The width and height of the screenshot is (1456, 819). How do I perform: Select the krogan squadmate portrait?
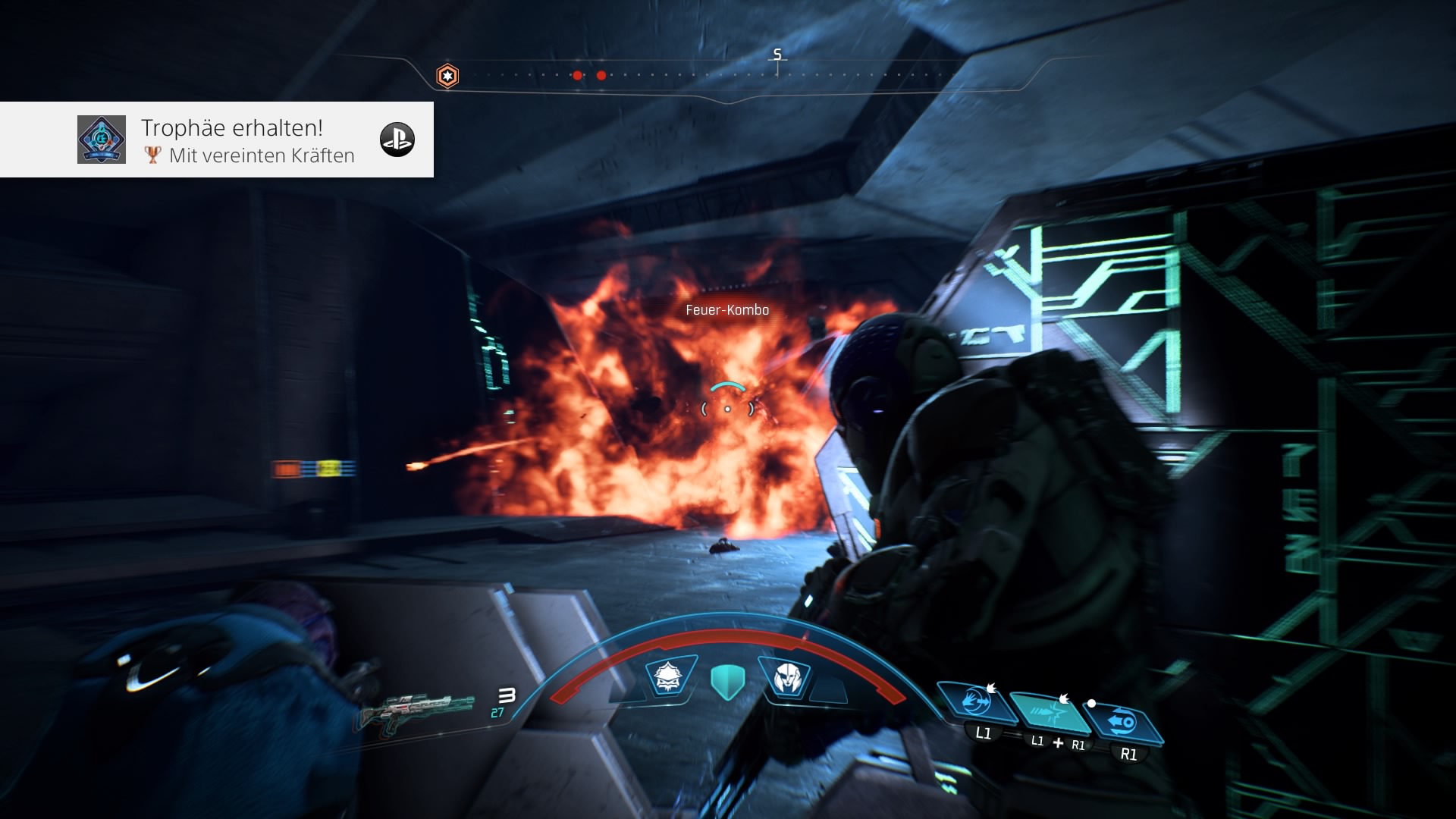click(669, 676)
